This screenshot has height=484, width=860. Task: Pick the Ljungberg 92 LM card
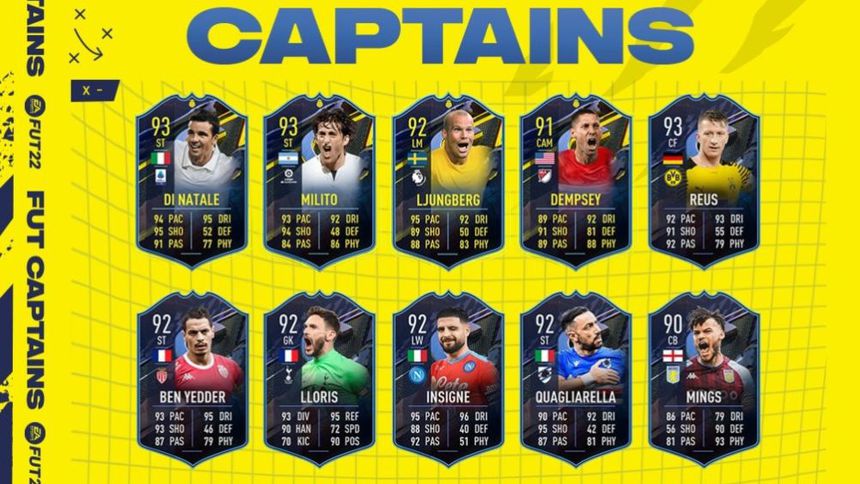click(x=447, y=180)
